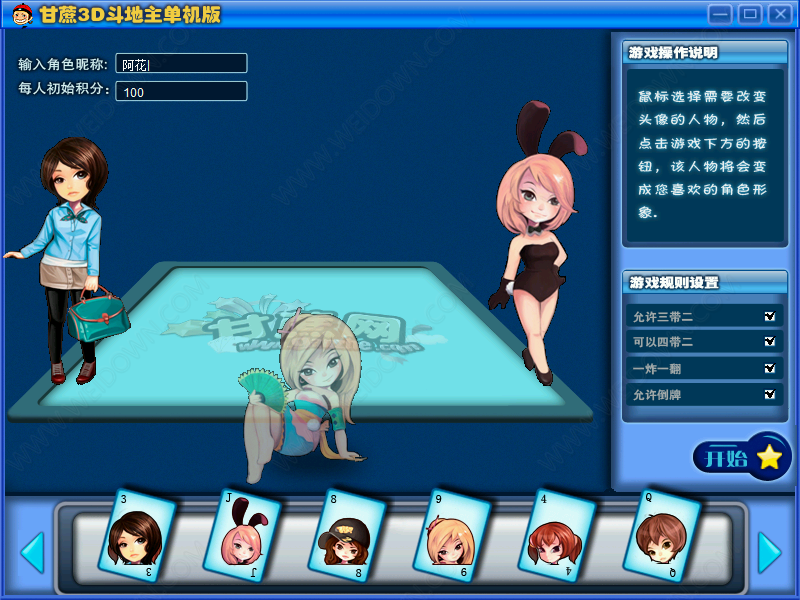This screenshot has width=800, height=600.
Task: Show next avatars with right arrow
Action: (769, 552)
